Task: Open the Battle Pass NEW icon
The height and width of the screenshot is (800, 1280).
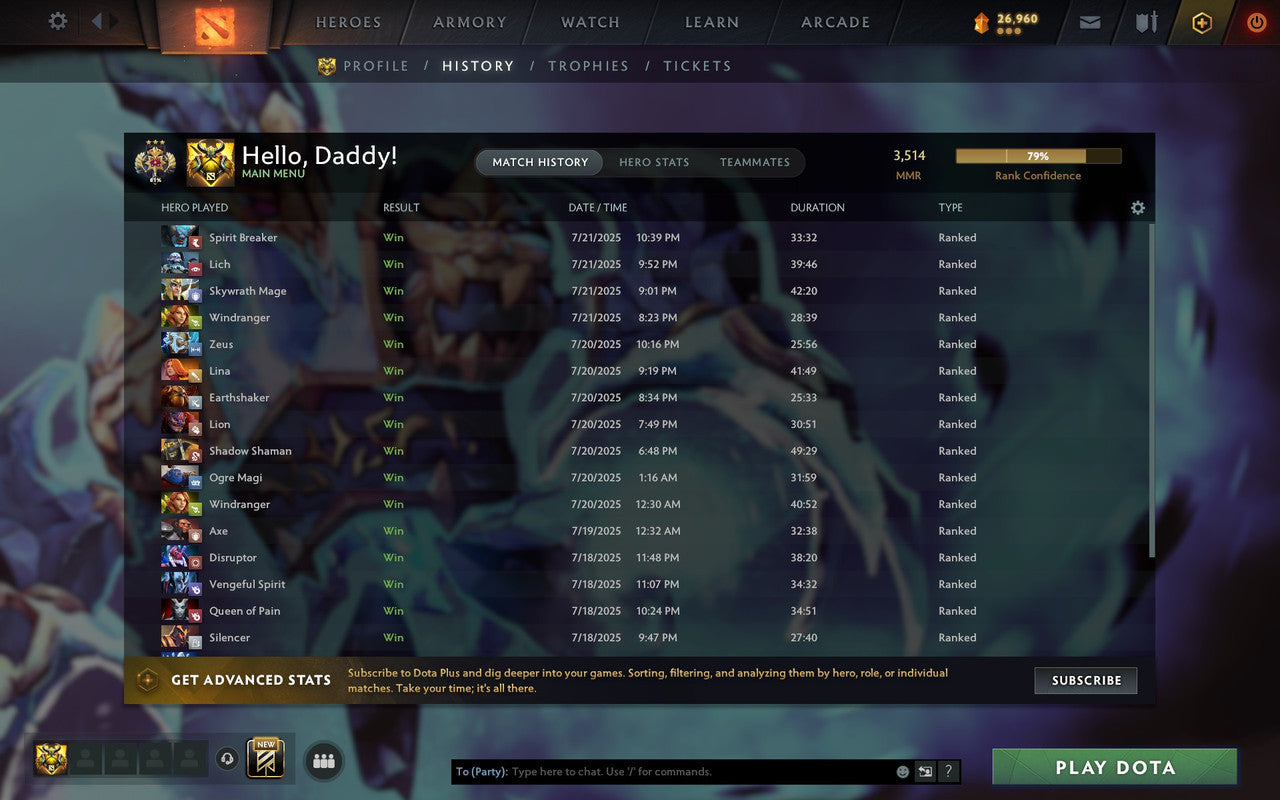Action: 265,760
